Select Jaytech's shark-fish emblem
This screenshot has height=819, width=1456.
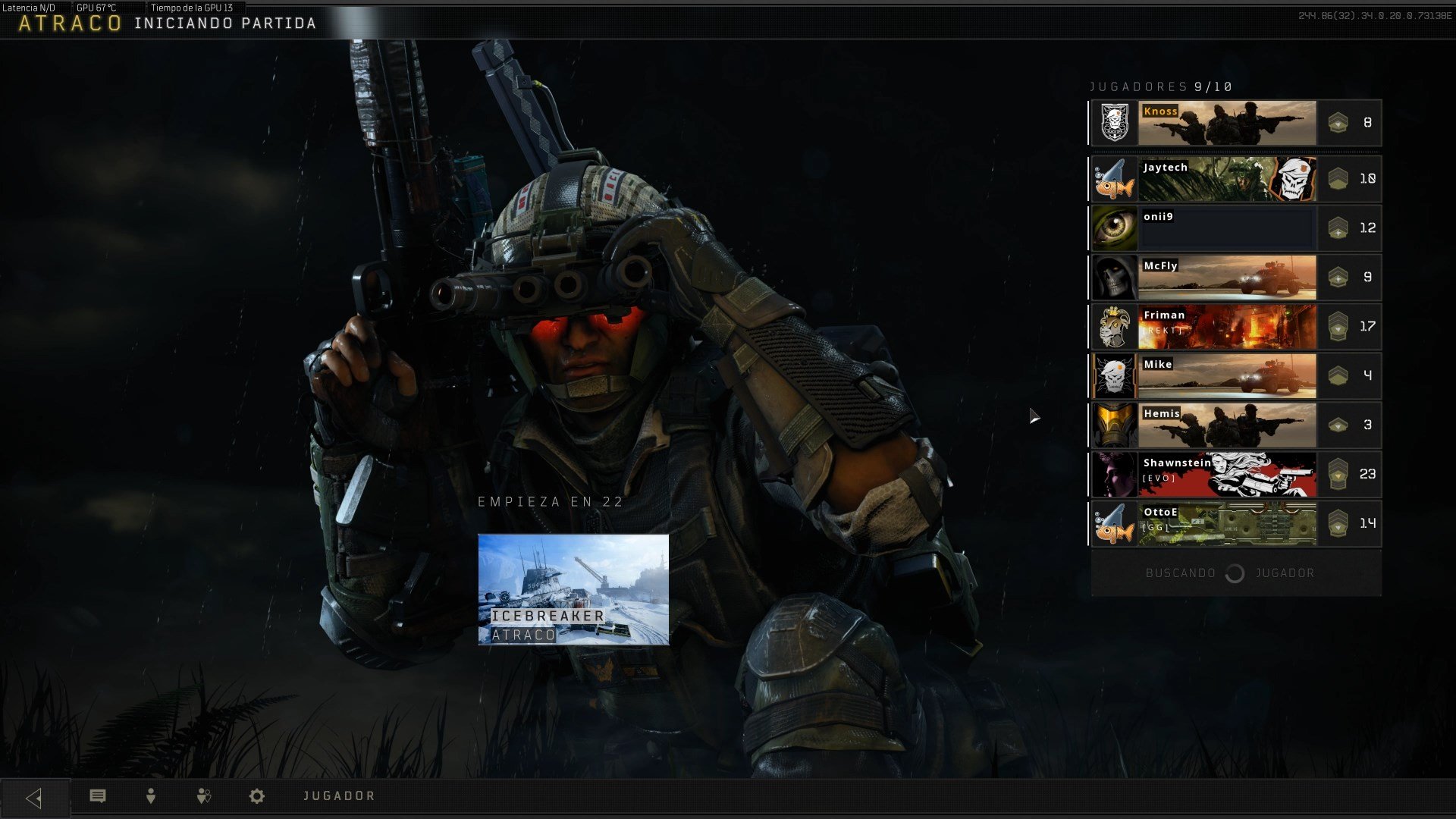point(1115,180)
